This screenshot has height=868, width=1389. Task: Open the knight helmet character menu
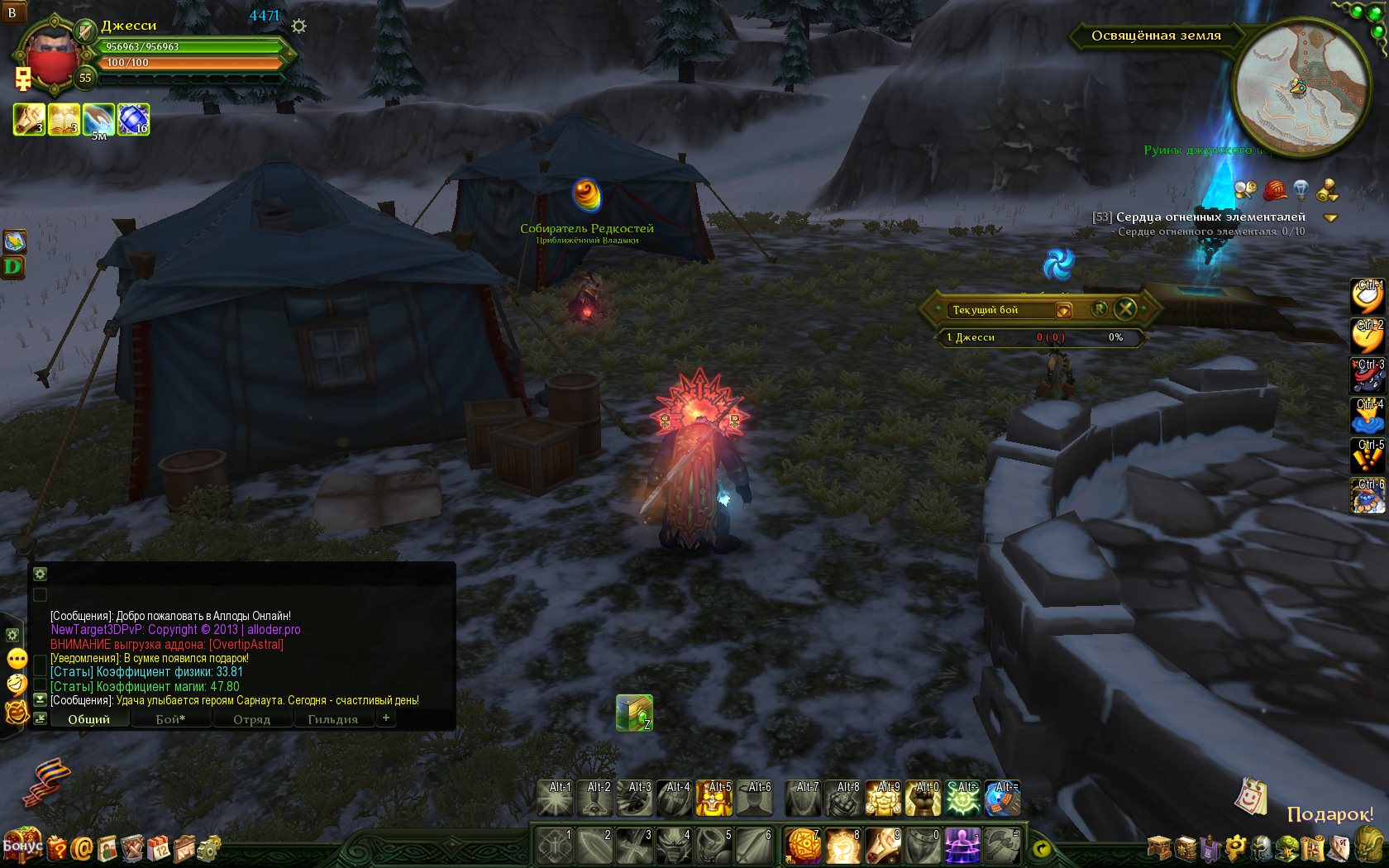1262,848
